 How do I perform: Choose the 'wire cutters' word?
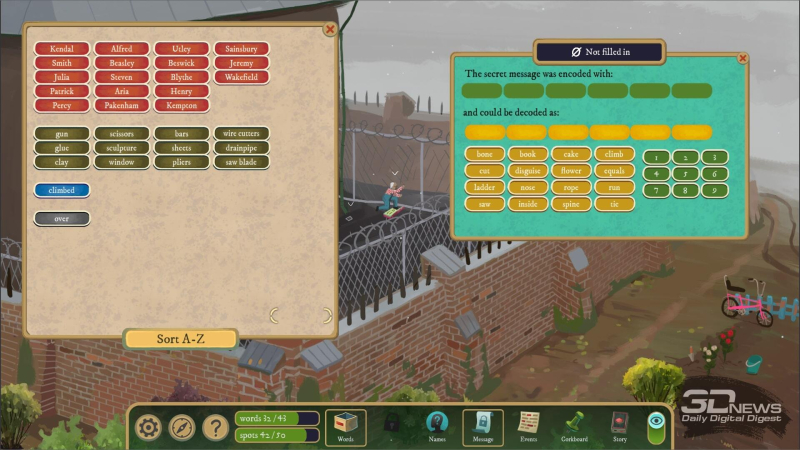[241, 133]
